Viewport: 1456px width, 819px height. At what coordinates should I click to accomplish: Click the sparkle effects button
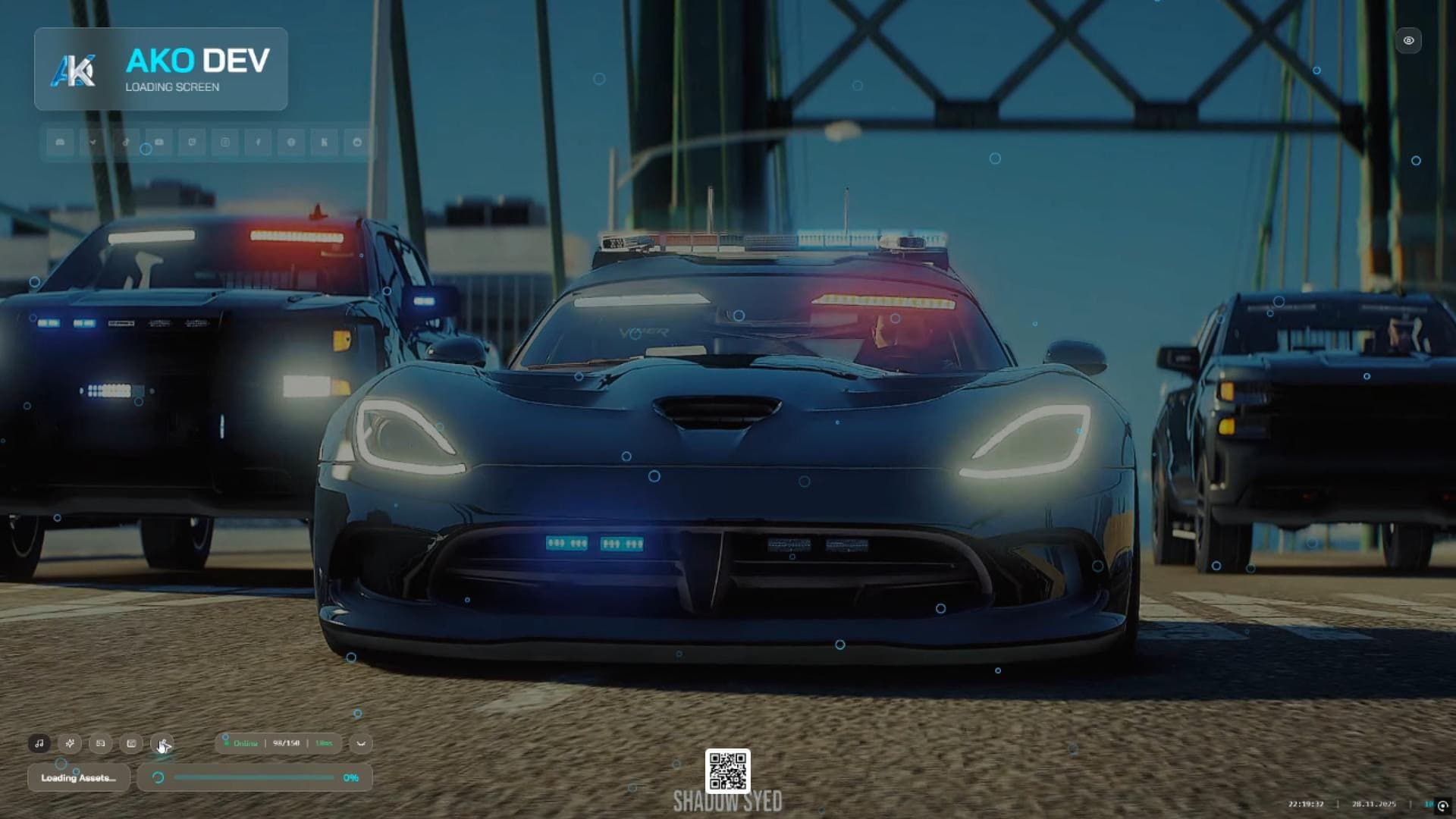(x=70, y=743)
